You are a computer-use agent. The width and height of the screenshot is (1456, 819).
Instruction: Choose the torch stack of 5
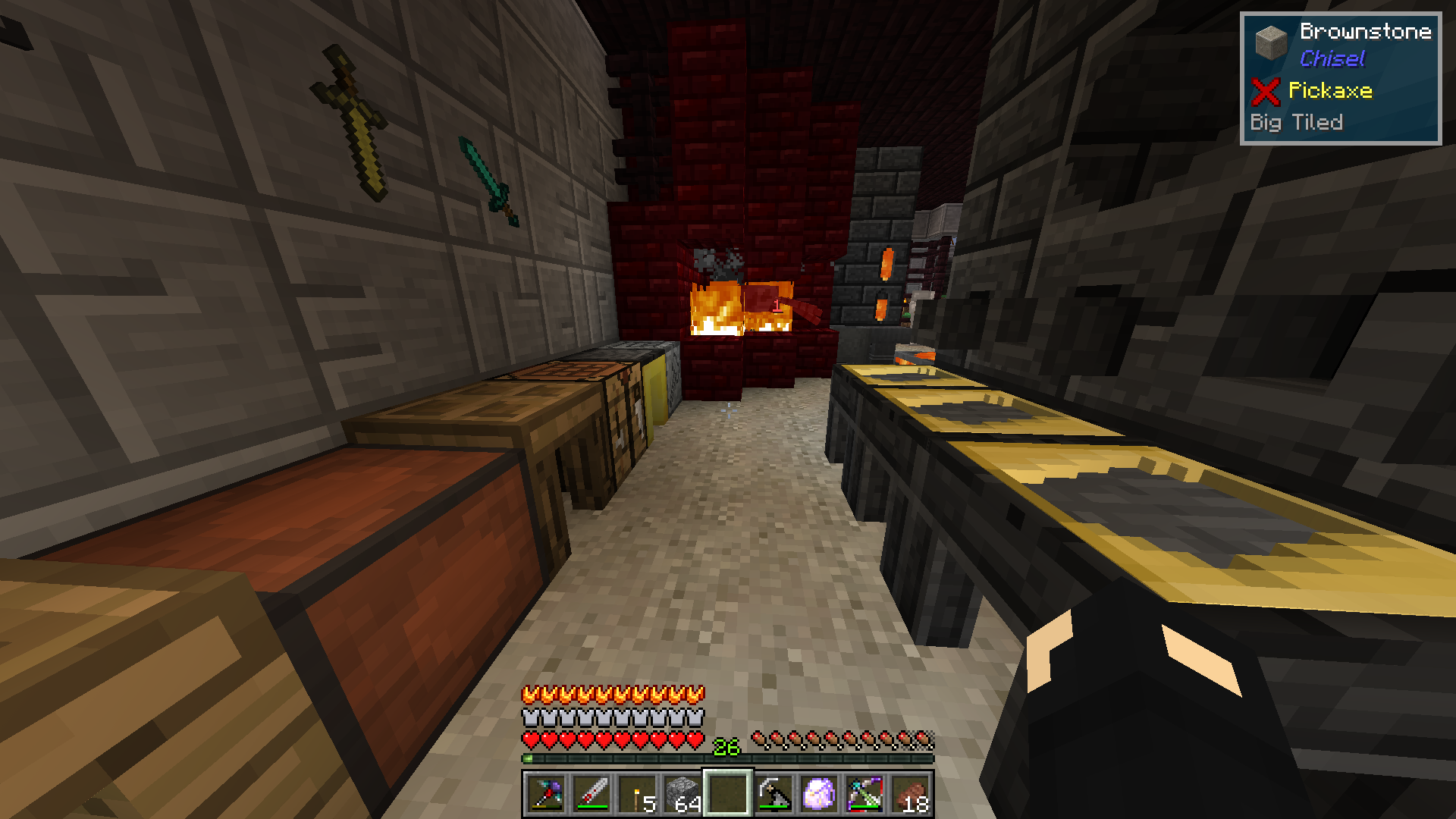click(637, 794)
